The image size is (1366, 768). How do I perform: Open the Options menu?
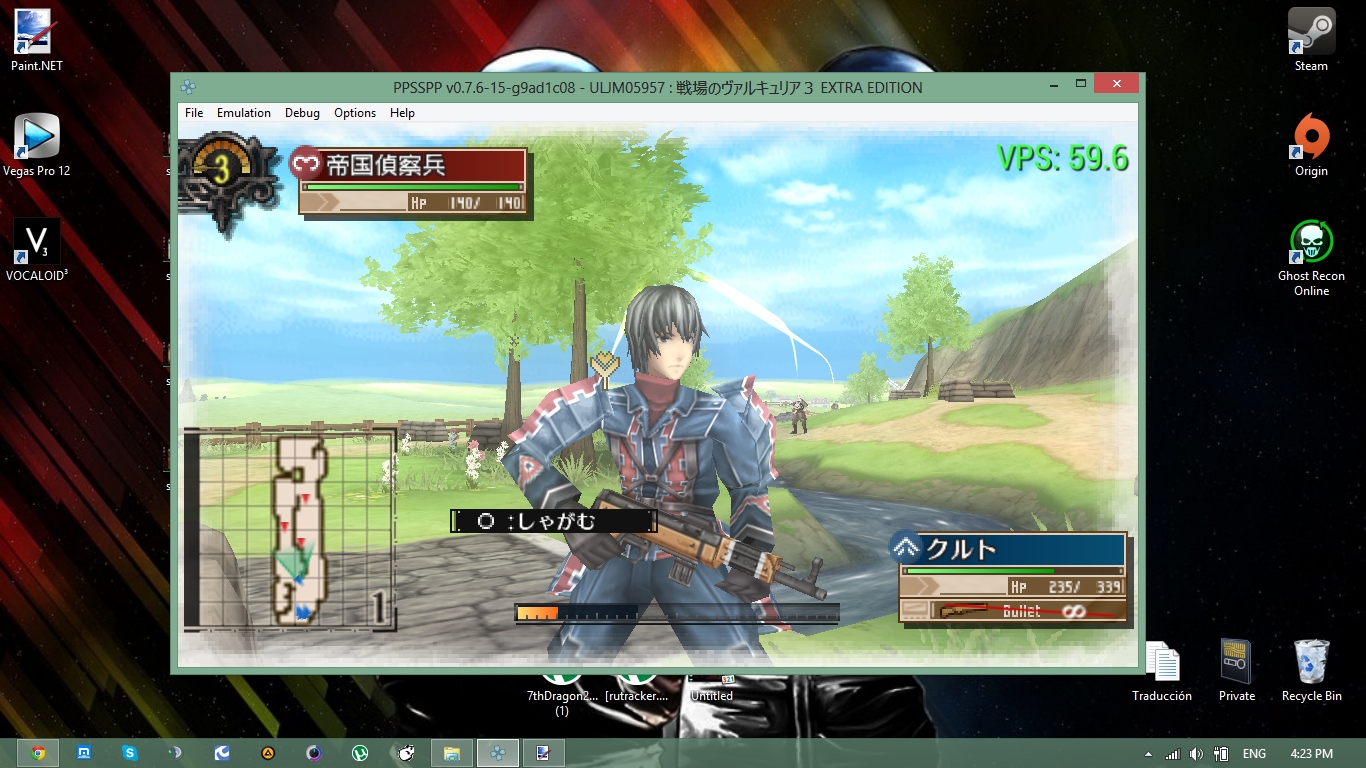tap(355, 113)
